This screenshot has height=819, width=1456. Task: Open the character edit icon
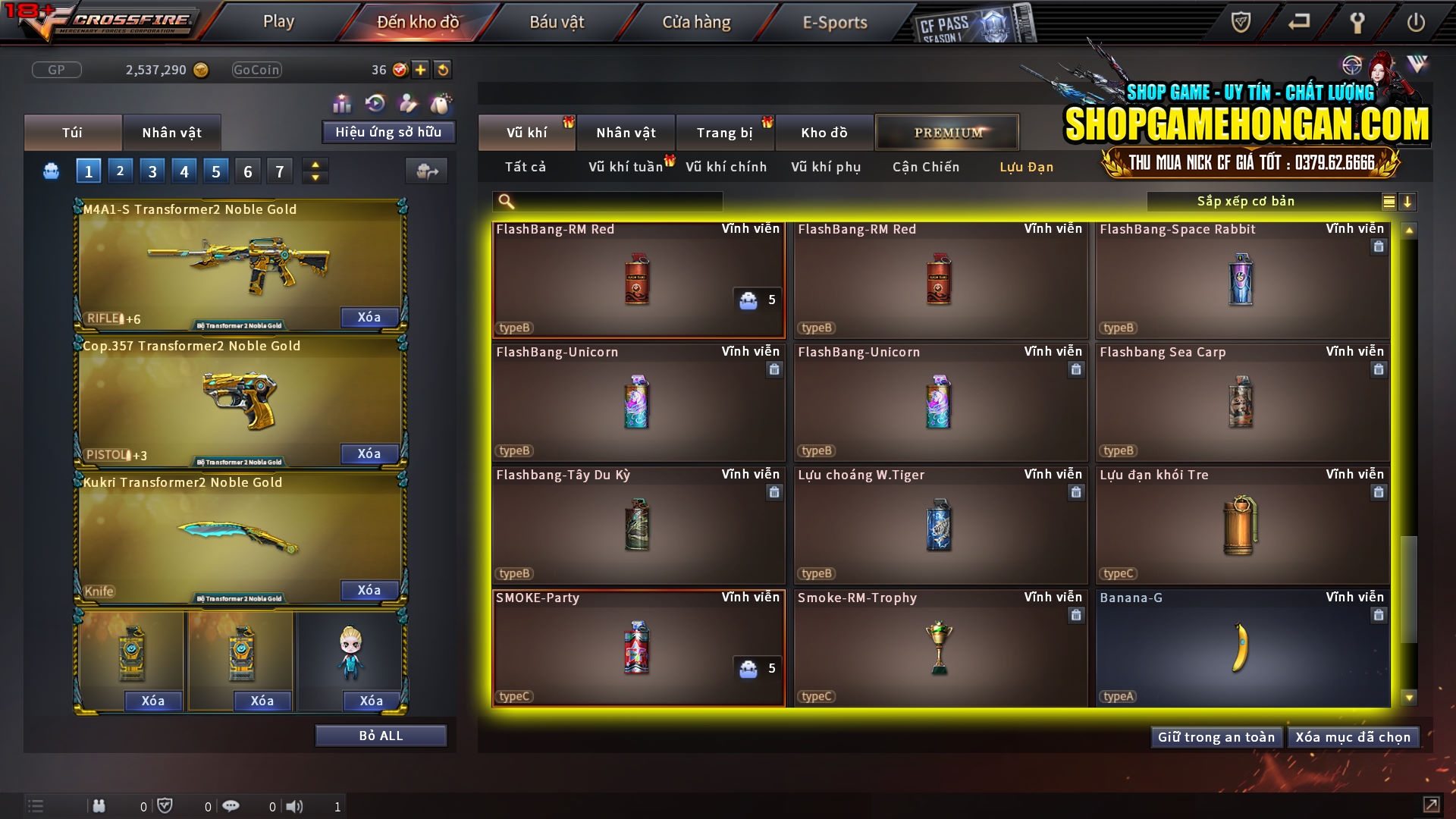coord(406,101)
